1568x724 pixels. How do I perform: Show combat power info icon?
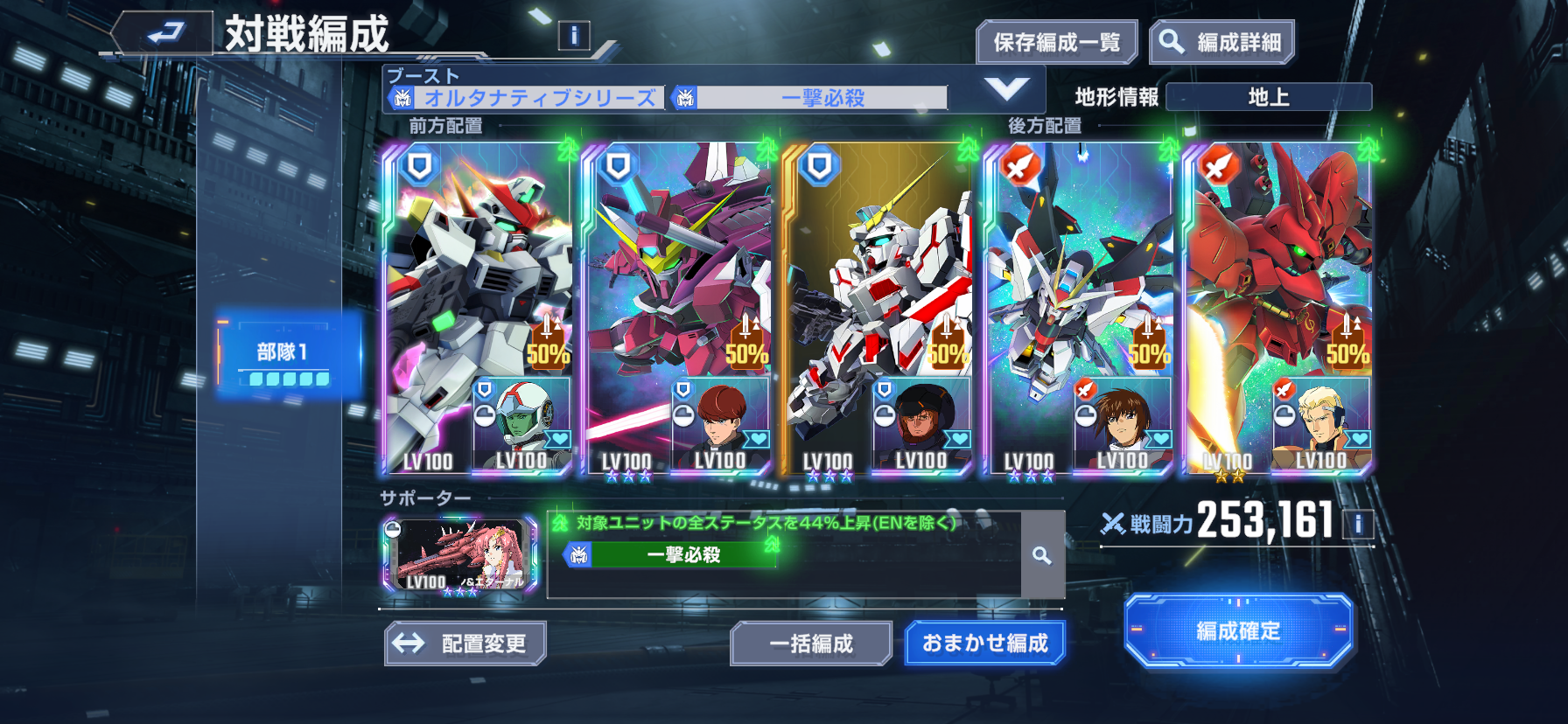(x=1358, y=524)
